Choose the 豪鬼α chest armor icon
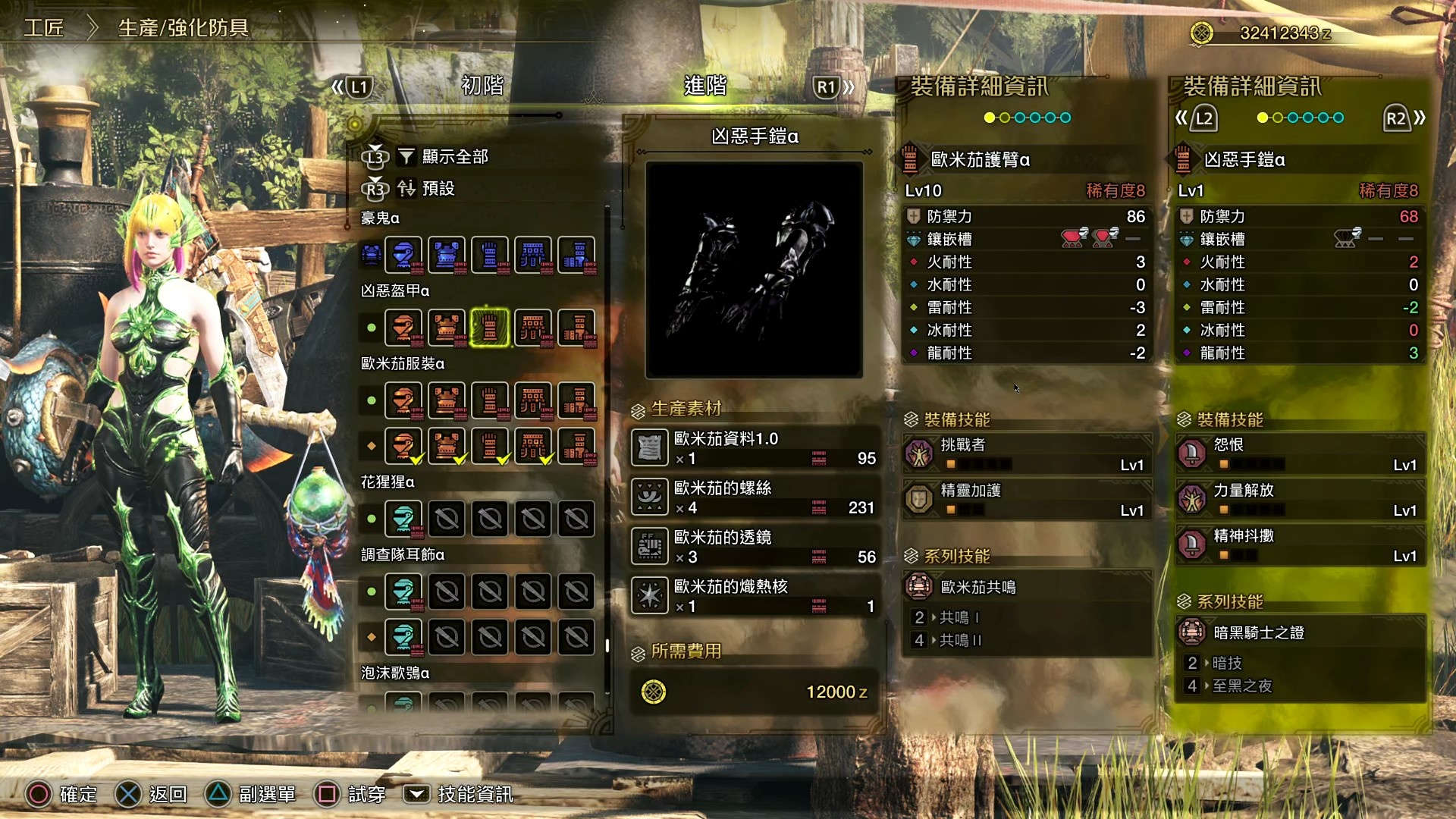The height and width of the screenshot is (819, 1456). [x=447, y=255]
